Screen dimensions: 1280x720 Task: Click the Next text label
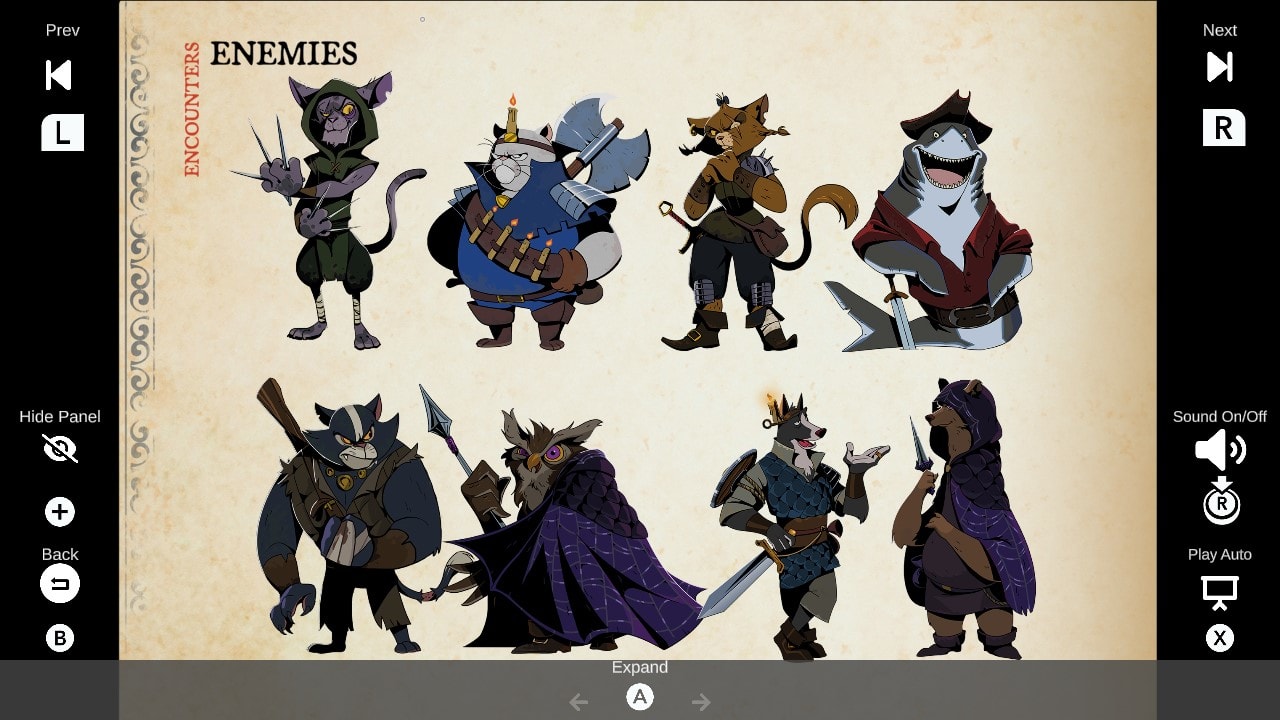point(1219,30)
